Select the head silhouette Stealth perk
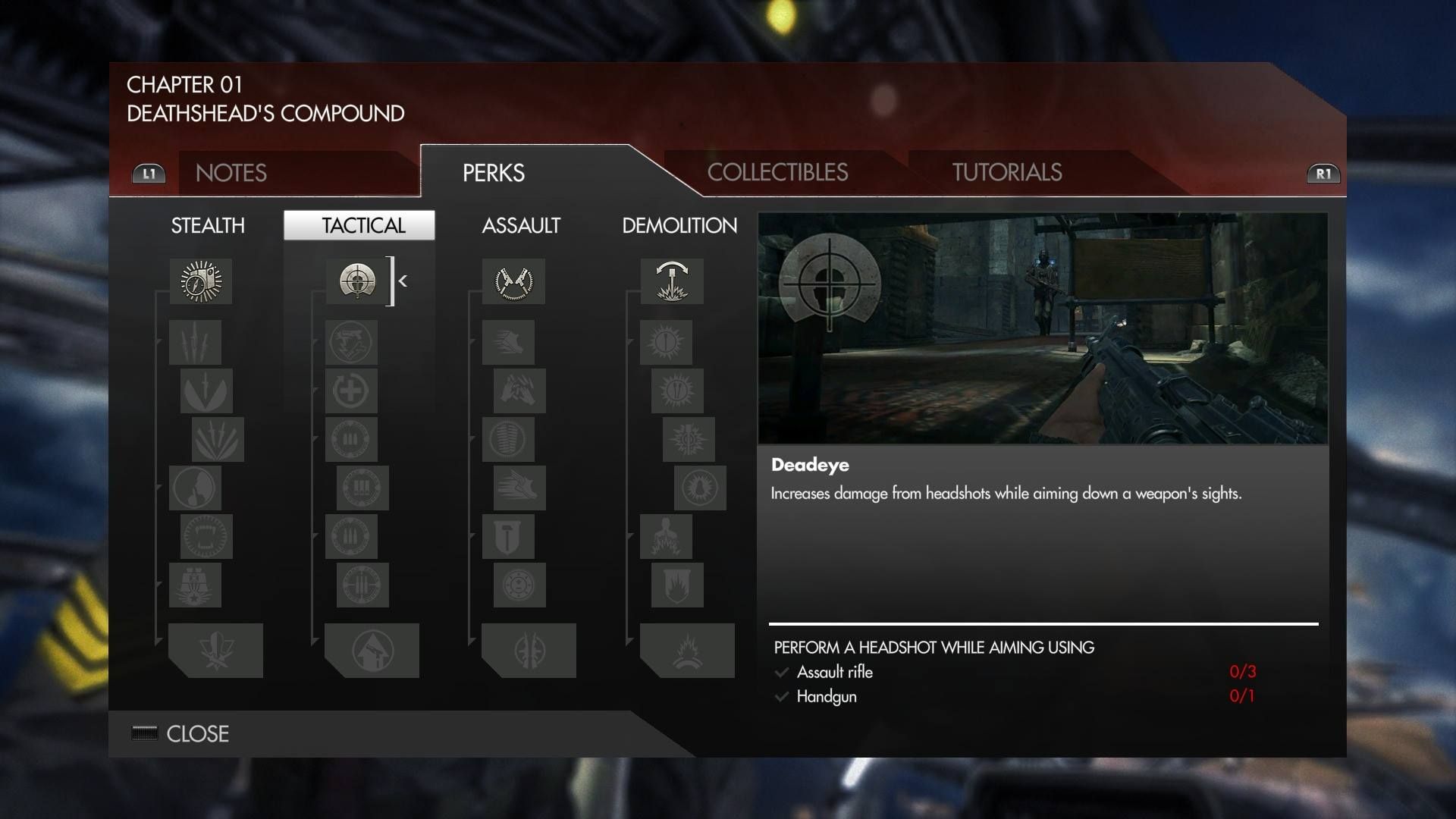 pos(195,488)
